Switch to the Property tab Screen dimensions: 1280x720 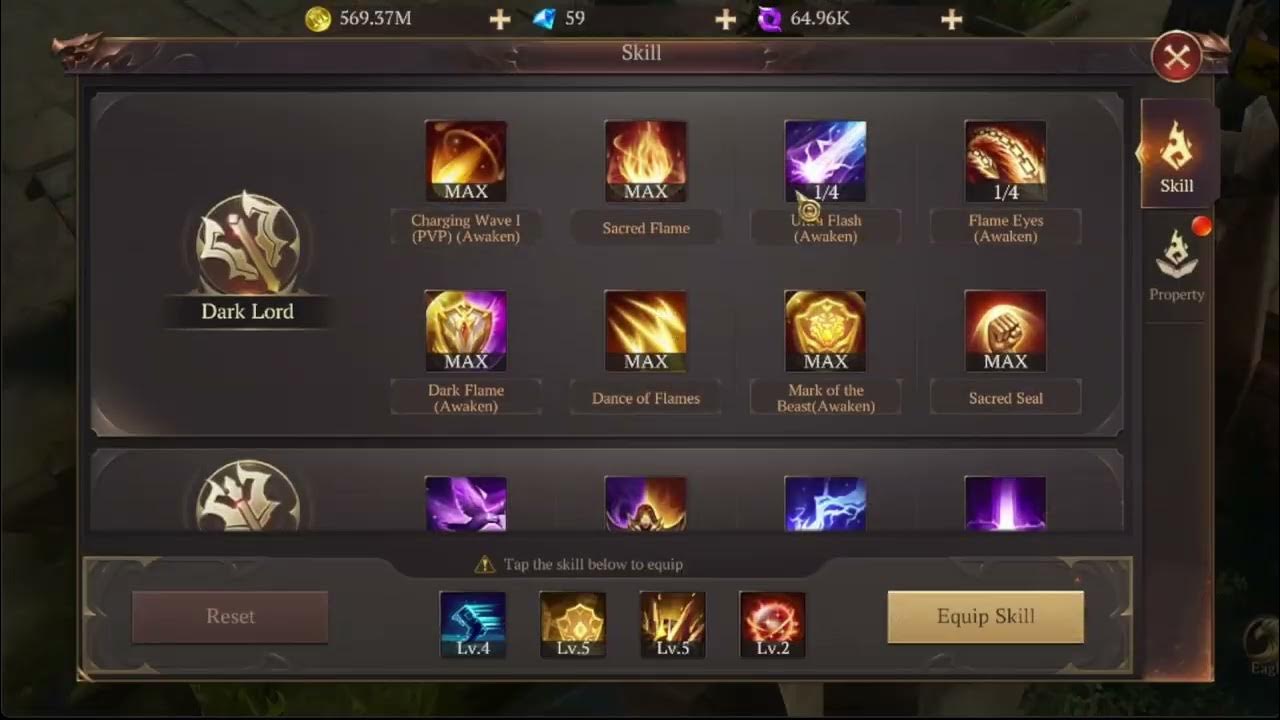(x=1176, y=270)
